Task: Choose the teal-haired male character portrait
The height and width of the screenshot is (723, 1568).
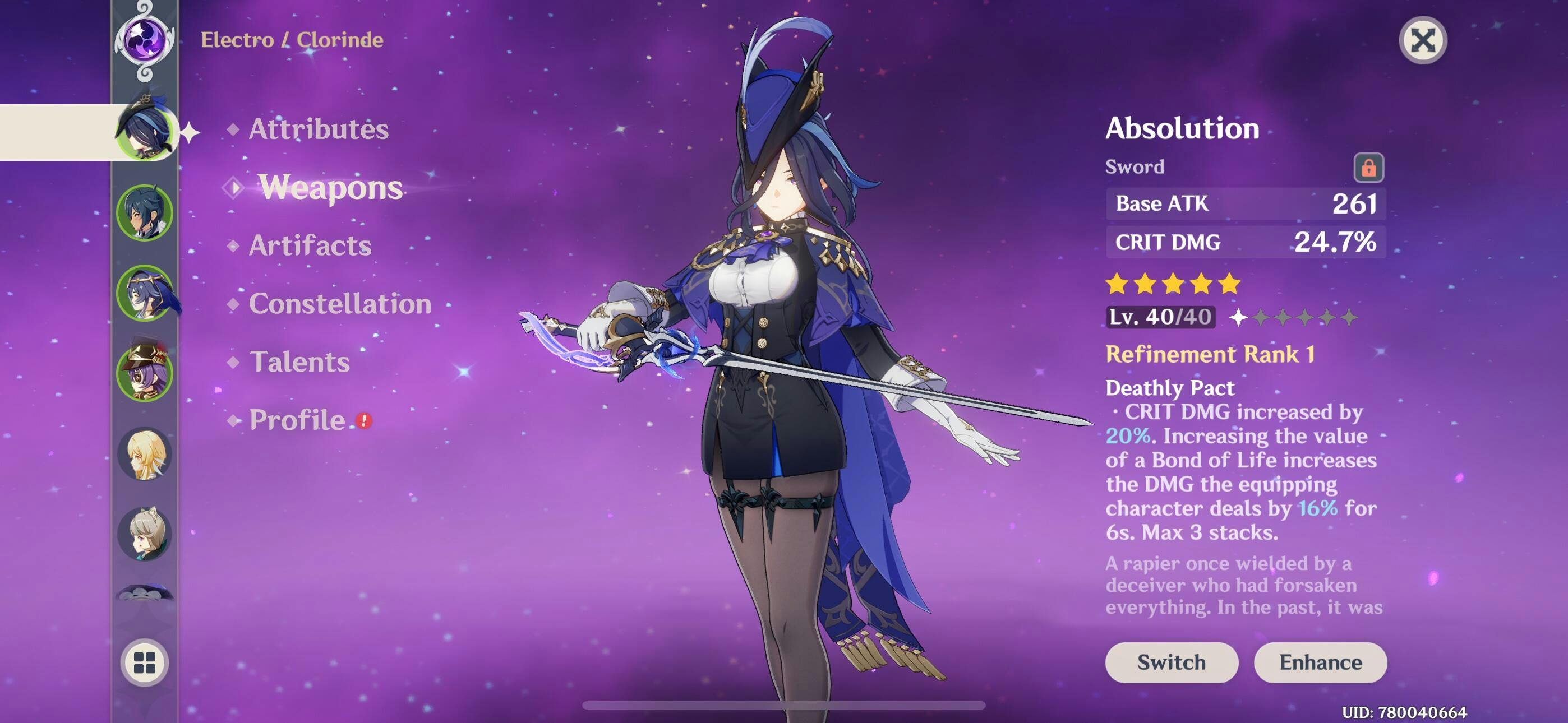Action: tap(145, 212)
